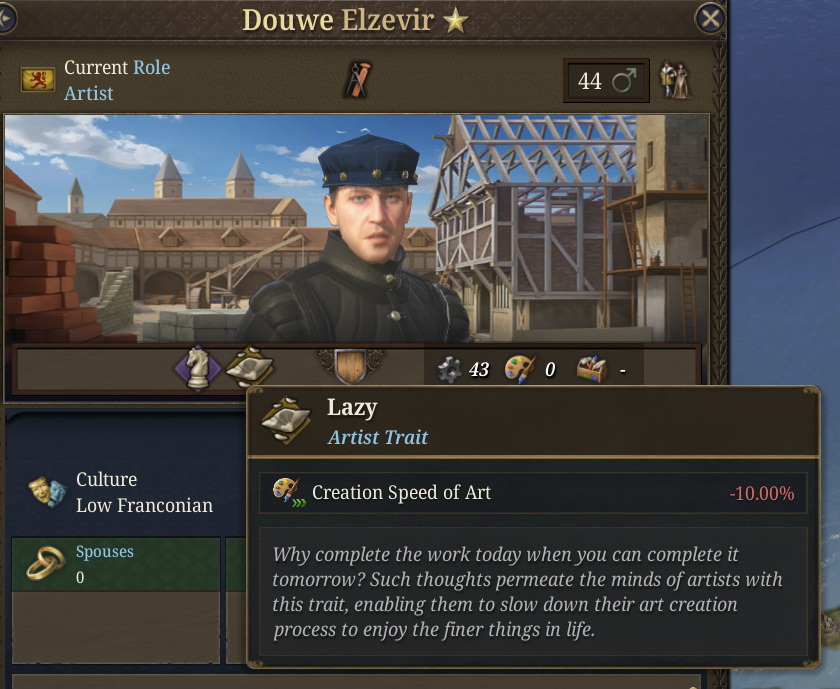The height and width of the screenshot is (689, 840).
Task: Select the purple chess knight trait icon
Action: [x=198, y=369]
